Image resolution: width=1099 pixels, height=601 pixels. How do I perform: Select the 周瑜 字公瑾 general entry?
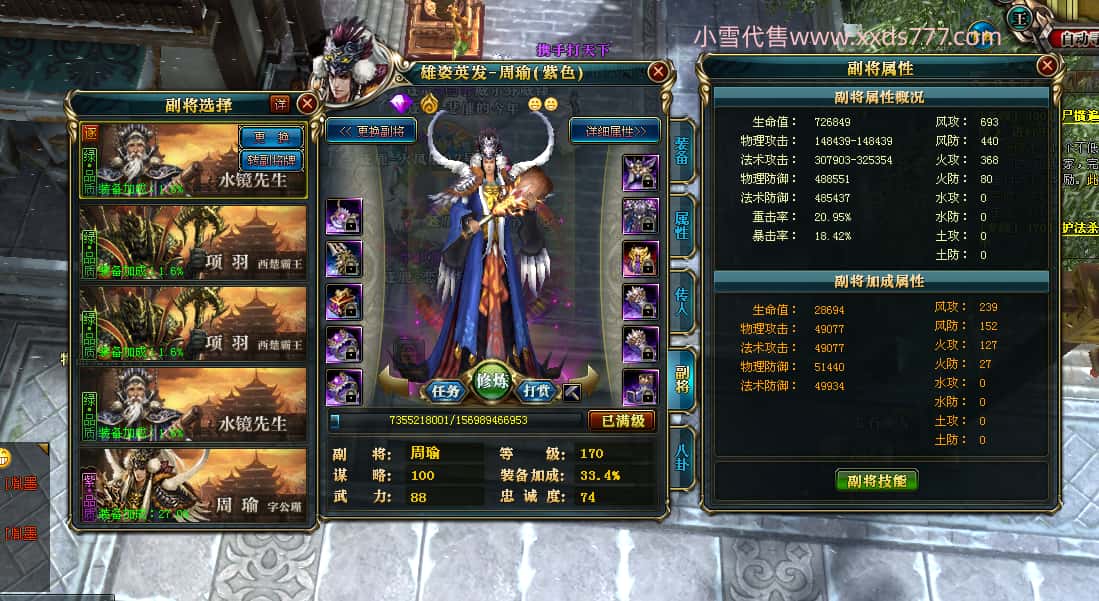click(193, 484)
